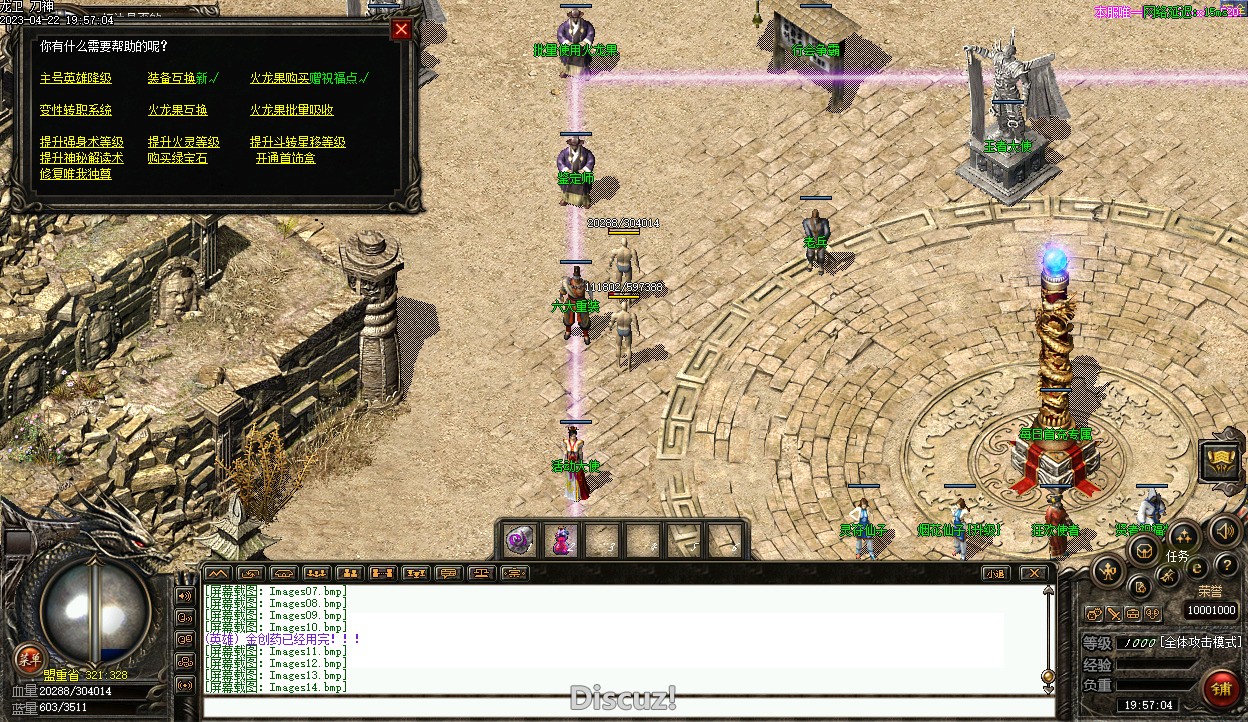Close the chat window with its X button
The image size is (1248, 722).
click(1034, 573)
